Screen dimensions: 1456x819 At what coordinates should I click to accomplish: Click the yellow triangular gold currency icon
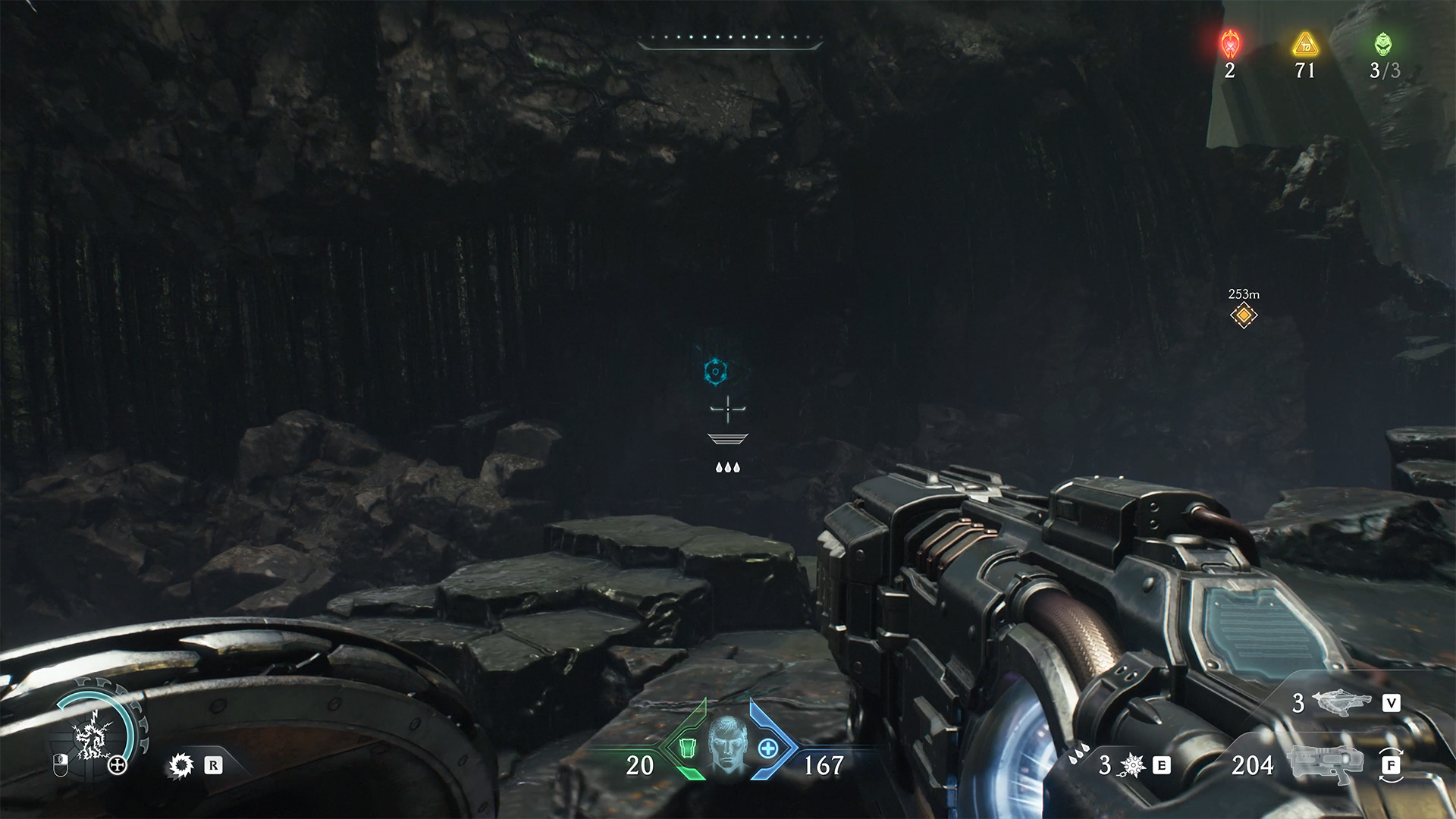pyautogui.click(x=1305, y=45)
